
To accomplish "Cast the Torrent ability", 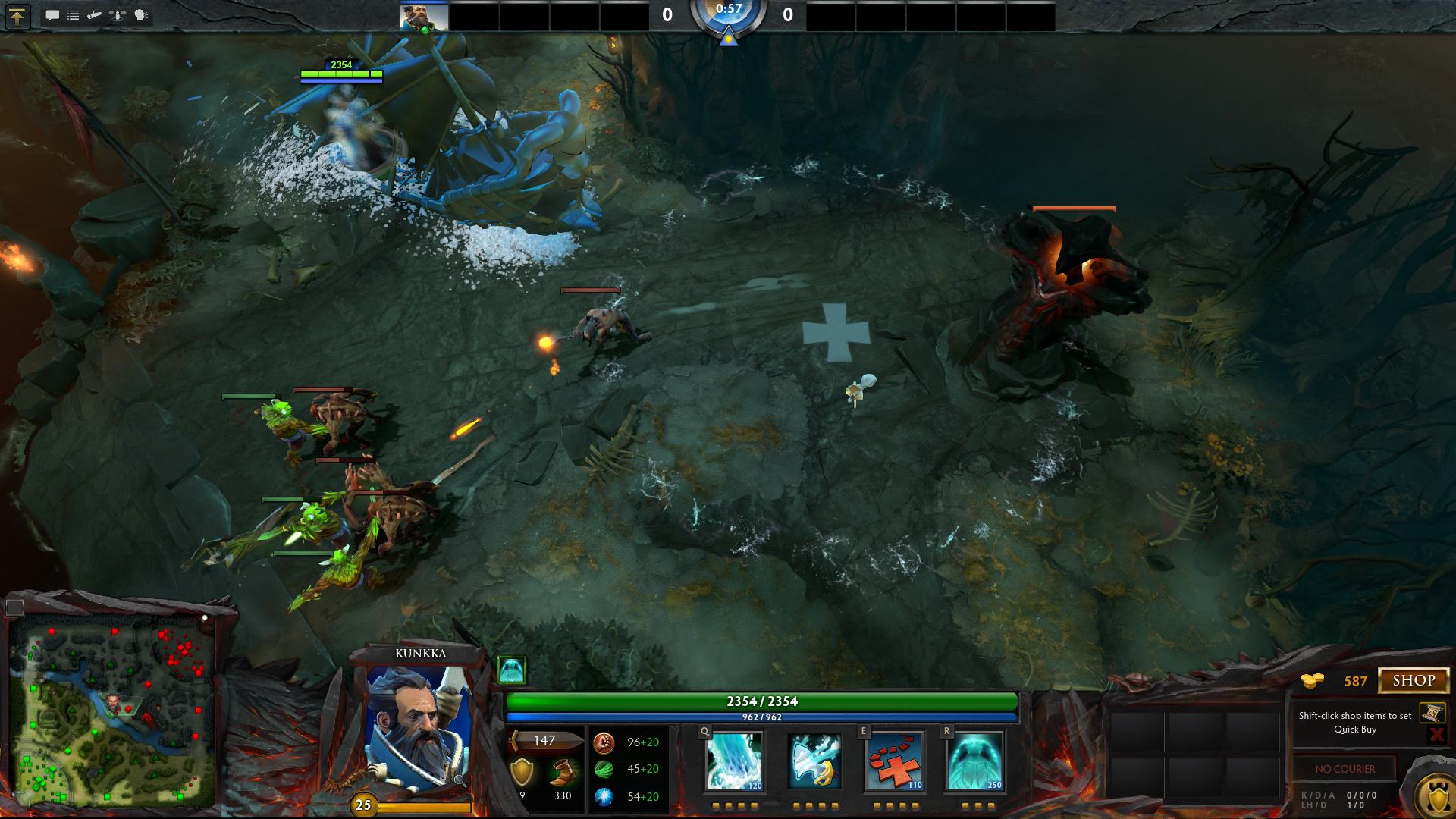I will (x=734, y=761).
